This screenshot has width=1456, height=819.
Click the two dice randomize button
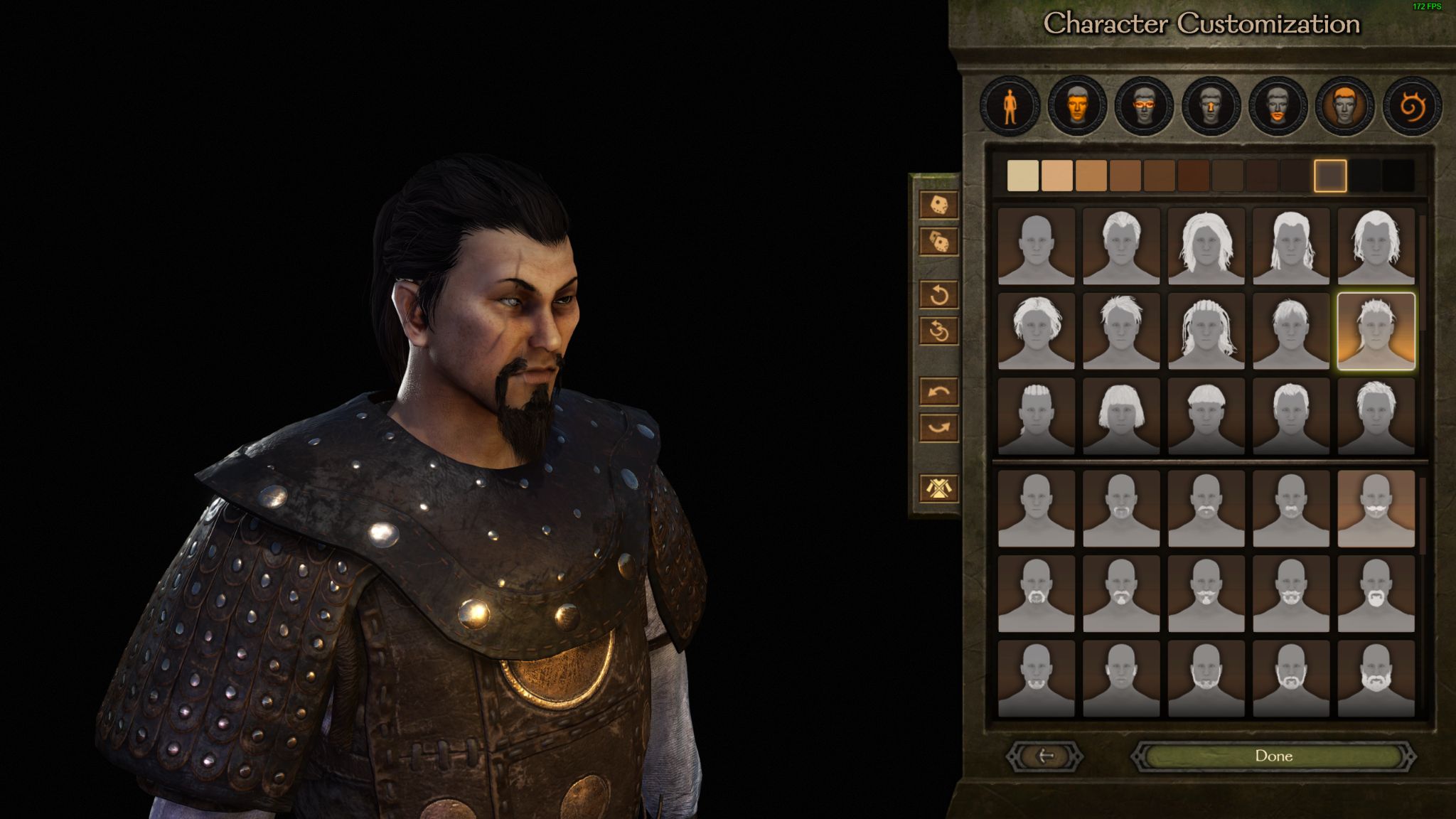(x=938, y=242)
